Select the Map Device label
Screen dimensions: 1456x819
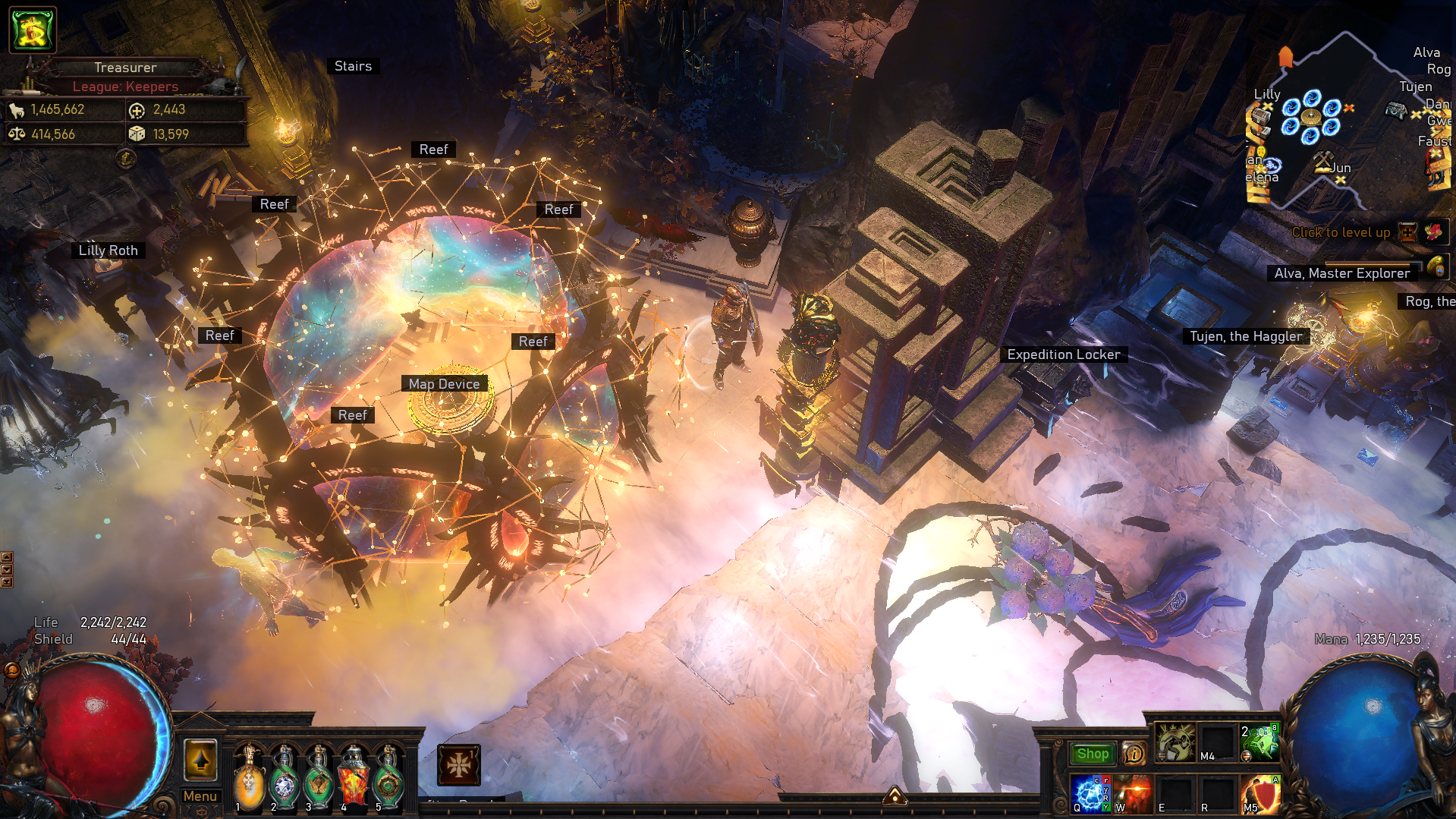tap(444, 384)
